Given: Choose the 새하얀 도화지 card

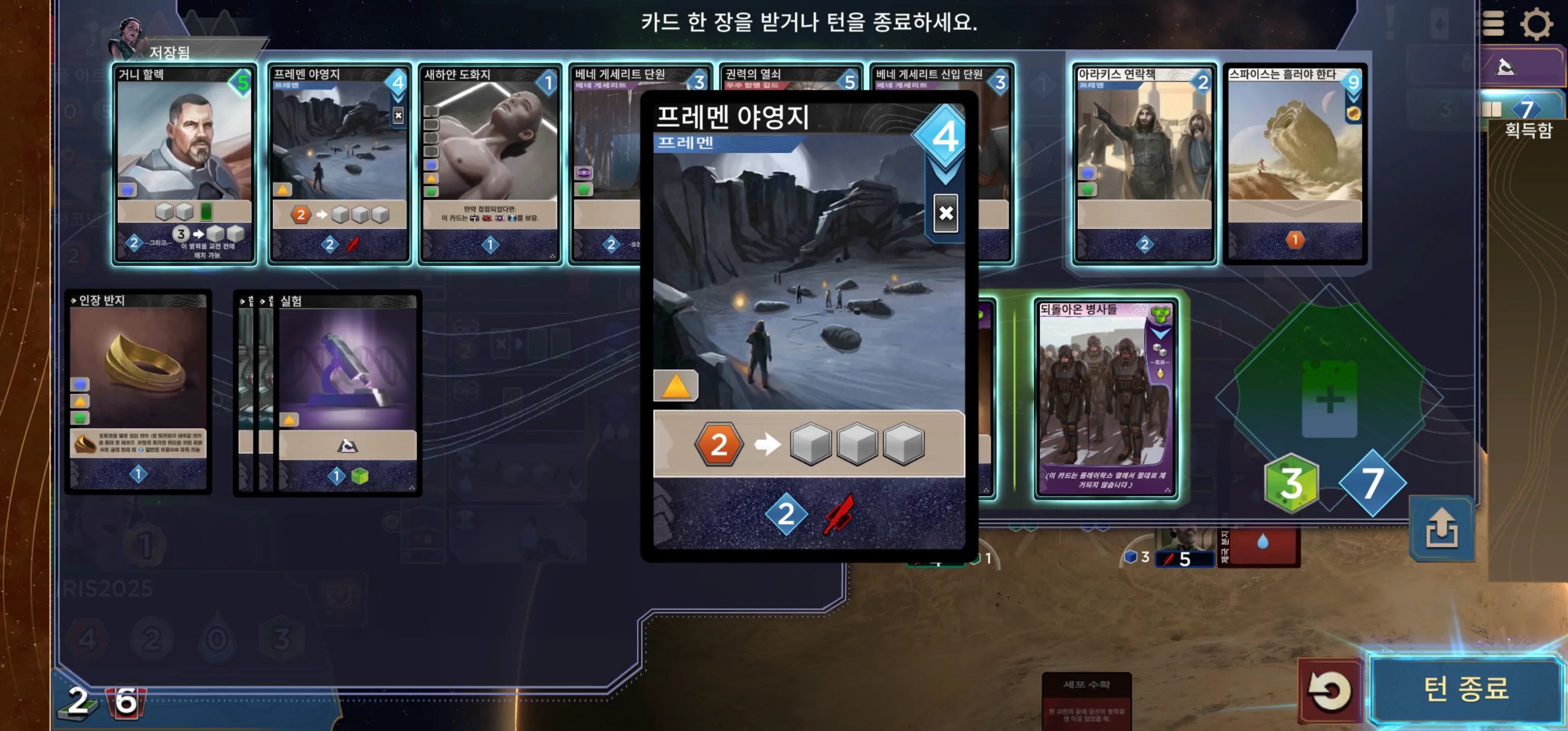Looking at the screenshot, I should coord(490,164).
